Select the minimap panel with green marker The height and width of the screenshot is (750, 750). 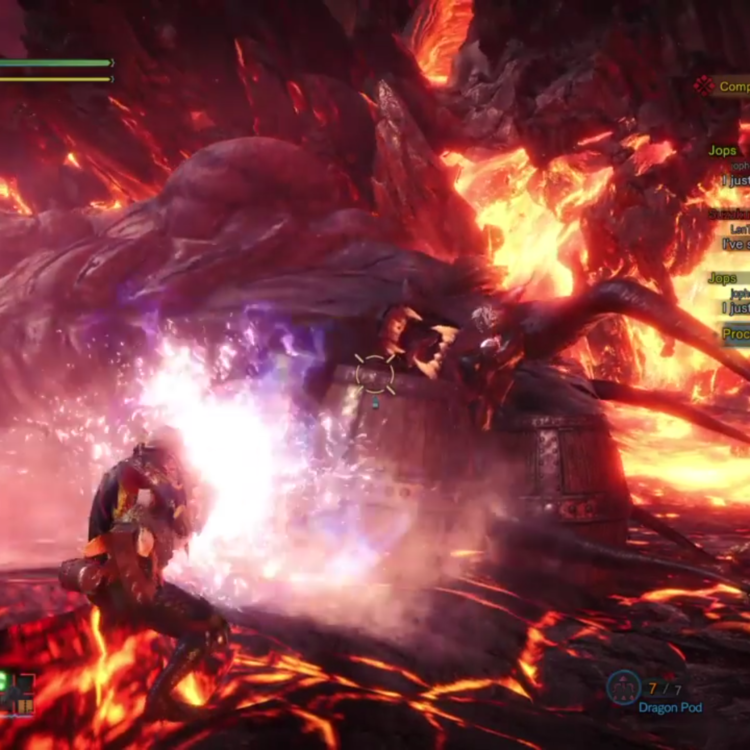pos(16,692)
